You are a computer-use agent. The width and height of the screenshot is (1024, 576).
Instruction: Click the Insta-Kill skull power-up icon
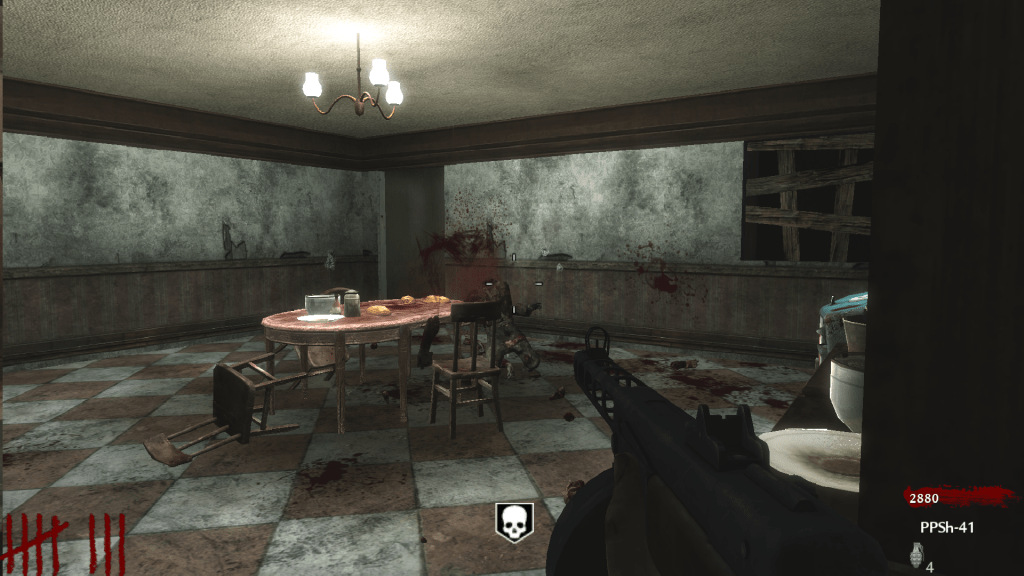click(x=514, y=522)
